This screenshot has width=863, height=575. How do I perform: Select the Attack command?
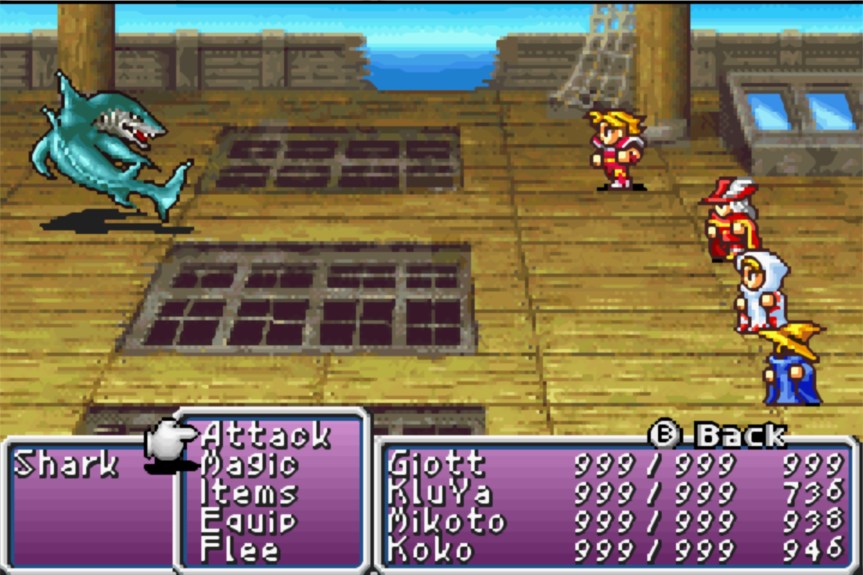[x=265, y=436]
